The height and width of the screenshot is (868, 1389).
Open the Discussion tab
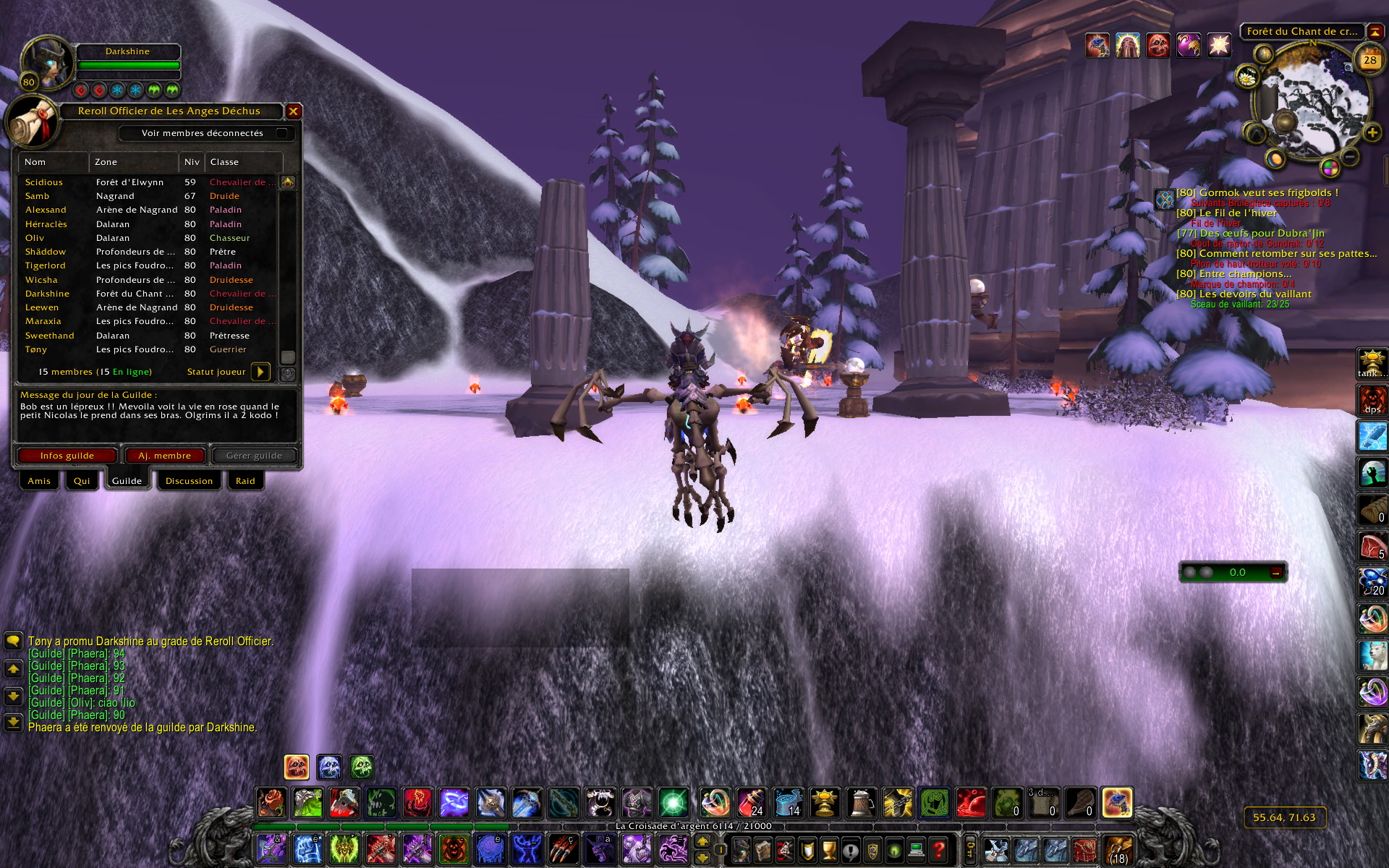point(189,481)
